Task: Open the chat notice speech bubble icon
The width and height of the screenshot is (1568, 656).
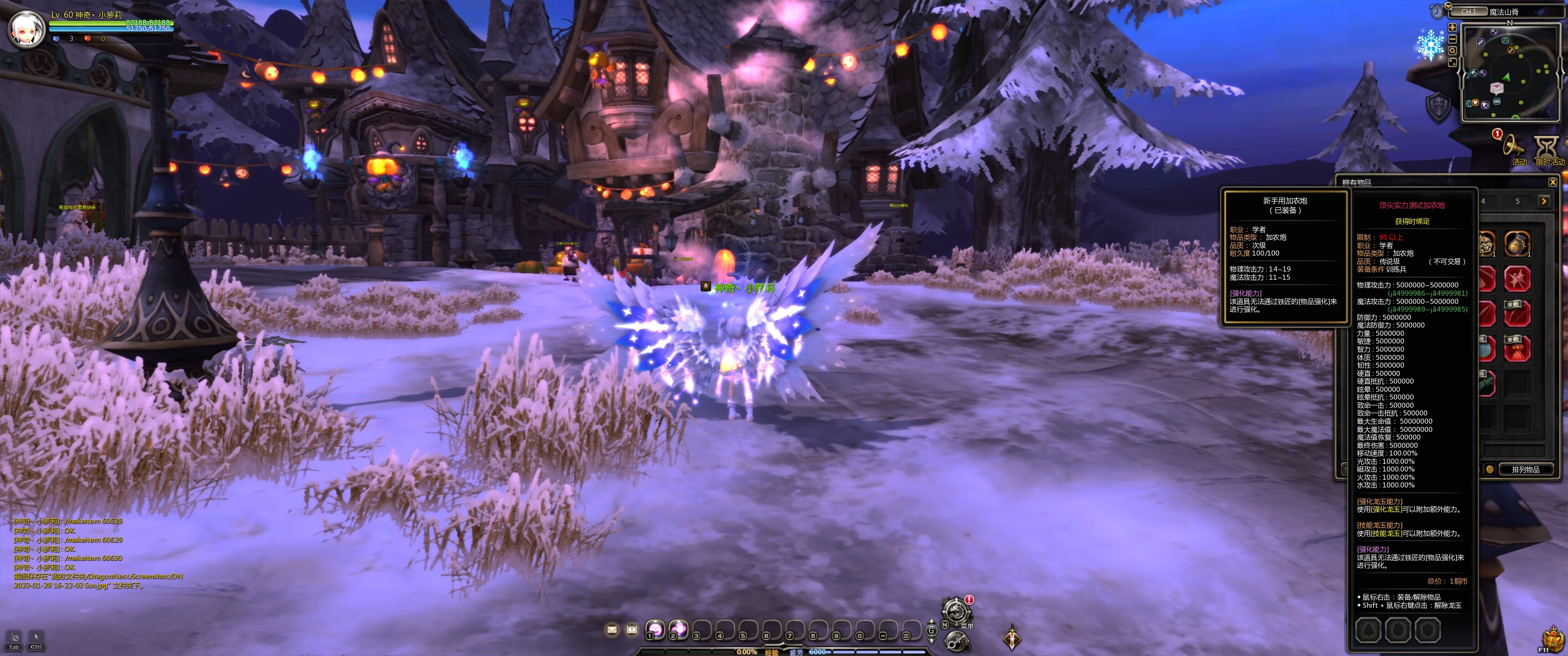Action: (632, 629)
